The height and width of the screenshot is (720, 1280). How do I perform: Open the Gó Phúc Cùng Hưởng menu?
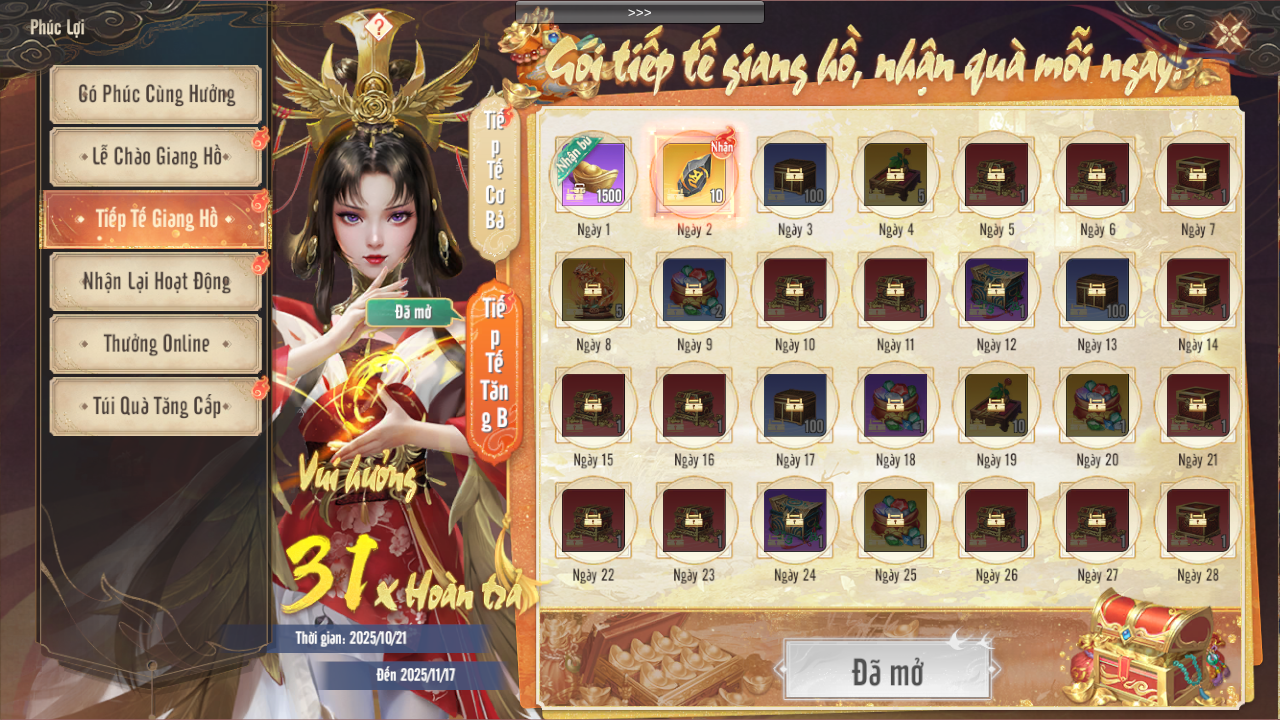tap(156, 95)
